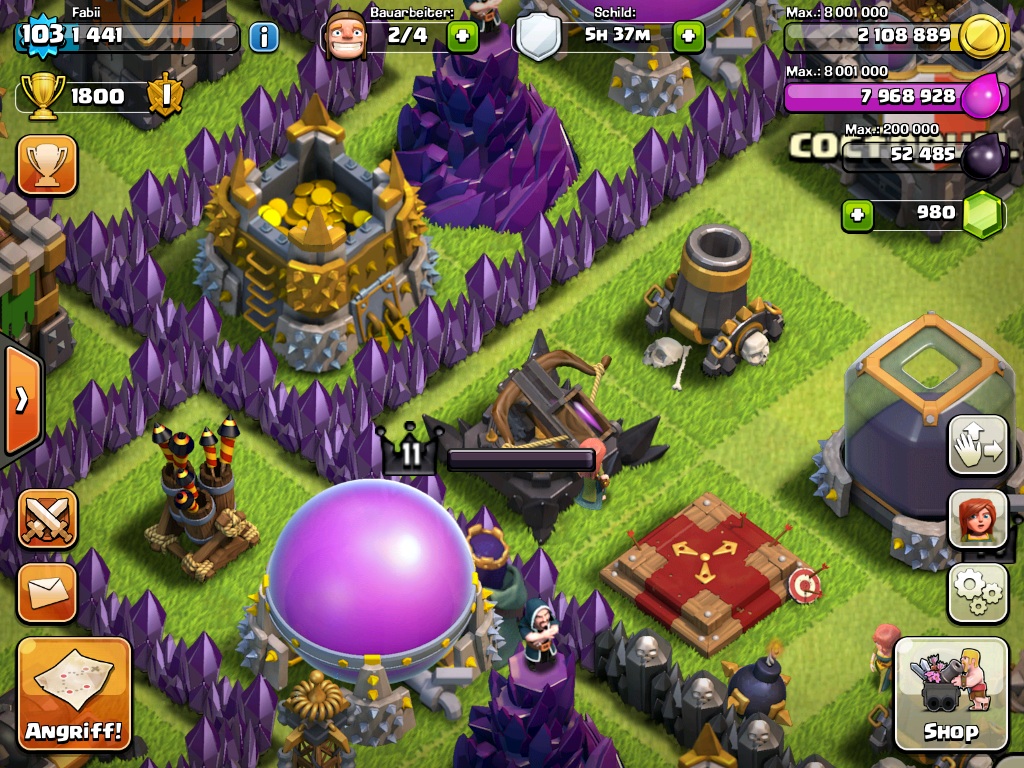Open the settings gear button
This screenshot has width=1024, height=768.
coord(977,593)
